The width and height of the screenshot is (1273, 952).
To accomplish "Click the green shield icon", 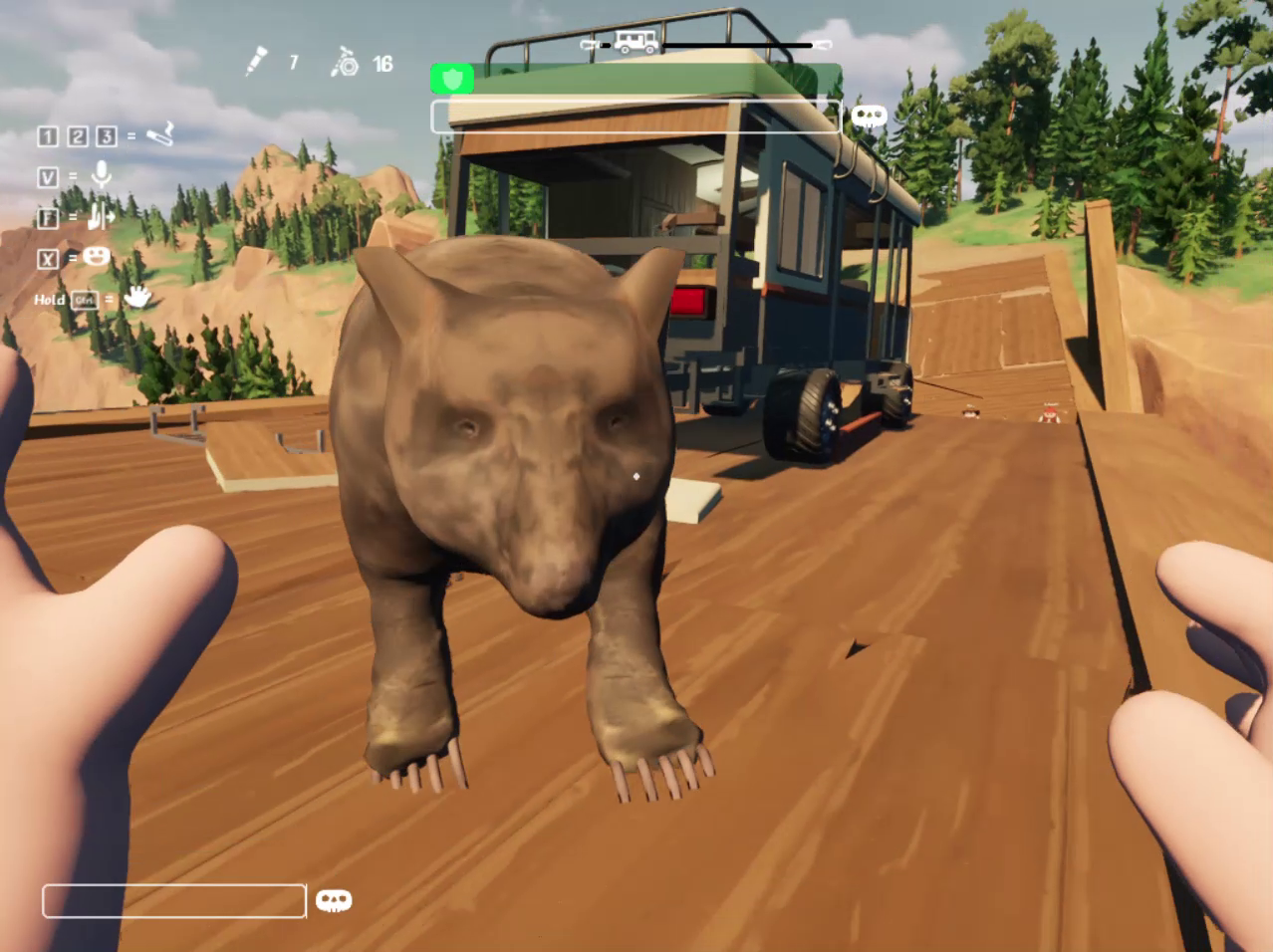I will pyautogui.click(x=453, y=79).
